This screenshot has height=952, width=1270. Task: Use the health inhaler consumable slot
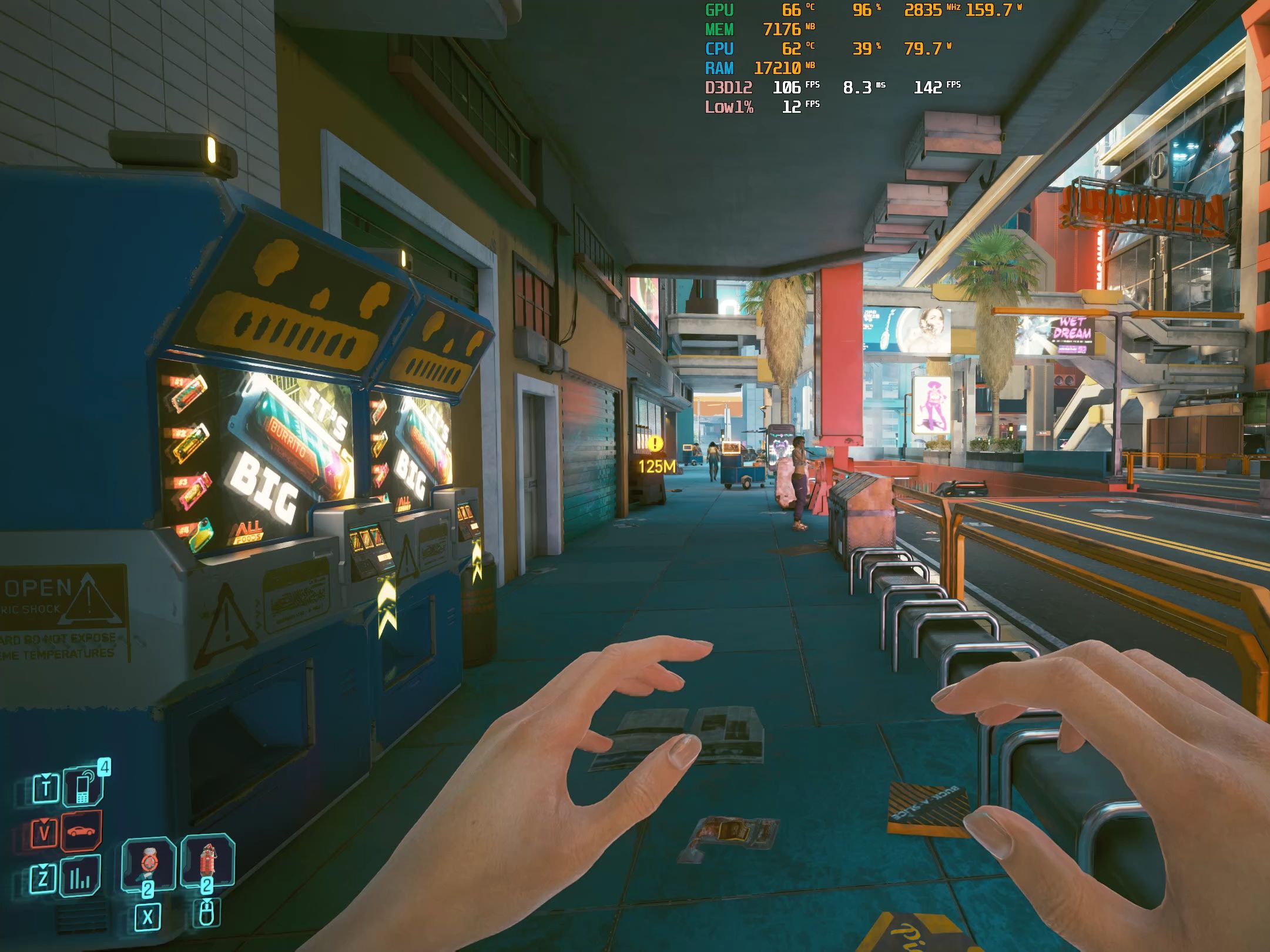(148, 863)
